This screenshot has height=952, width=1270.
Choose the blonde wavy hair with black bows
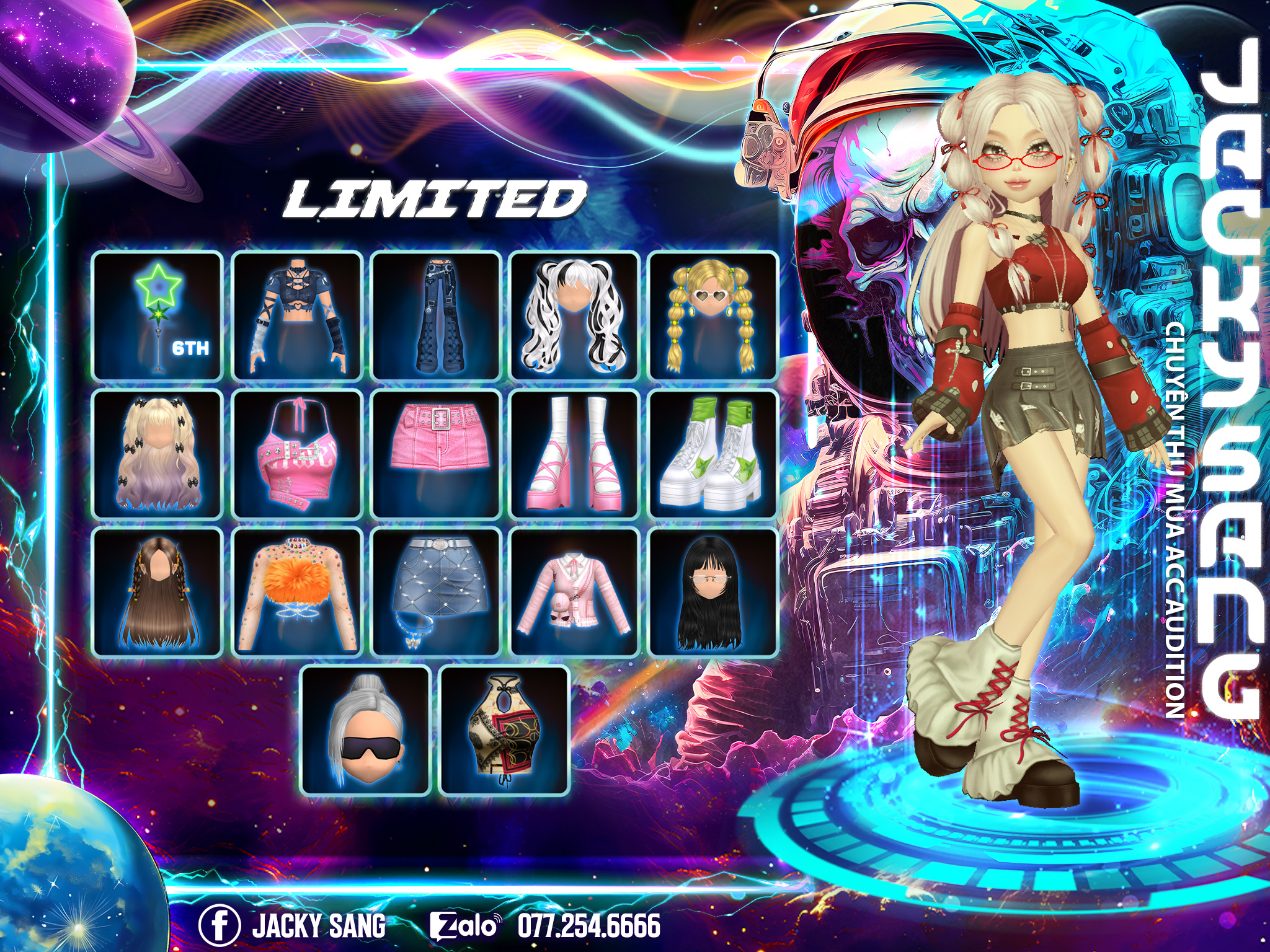coord(158,454)
